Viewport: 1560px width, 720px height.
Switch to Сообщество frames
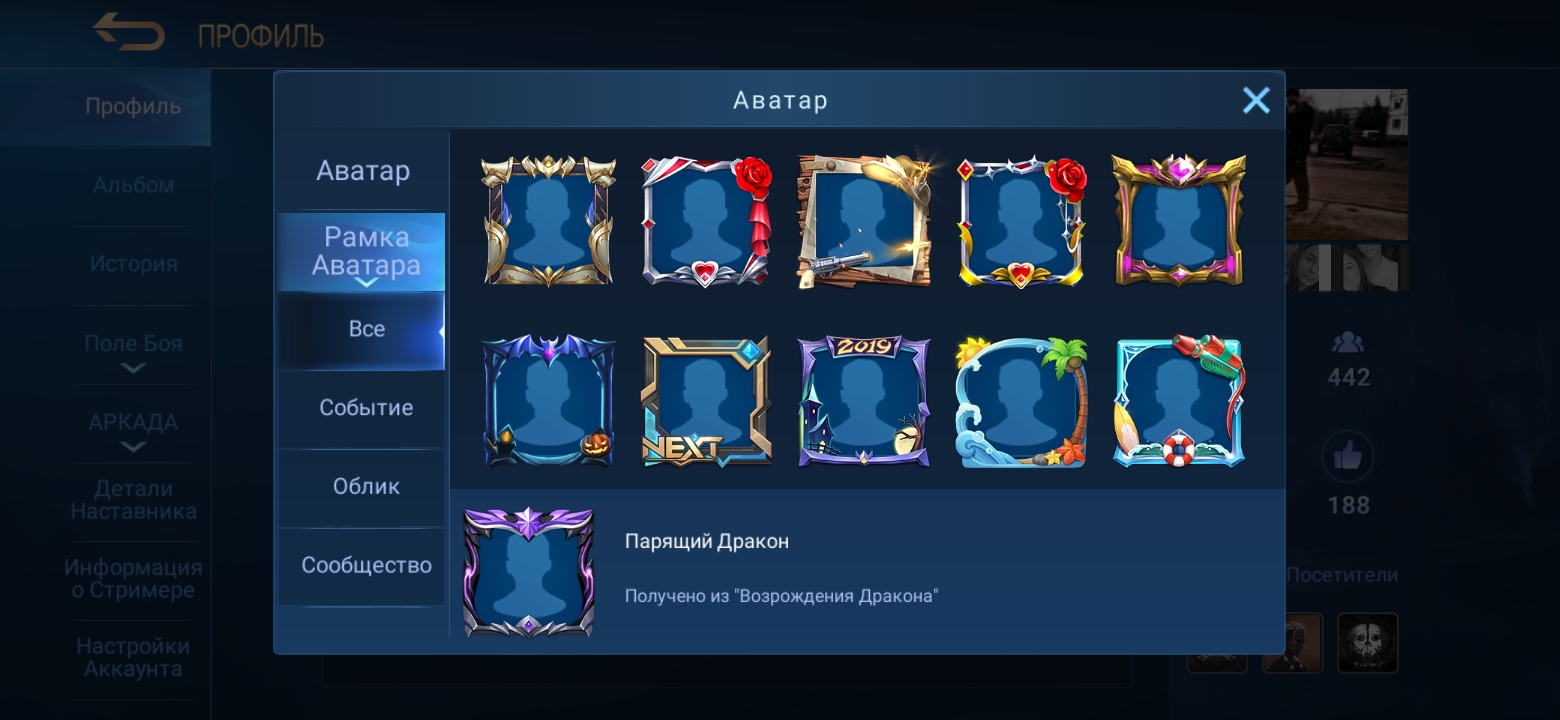[x=366, y=566]
